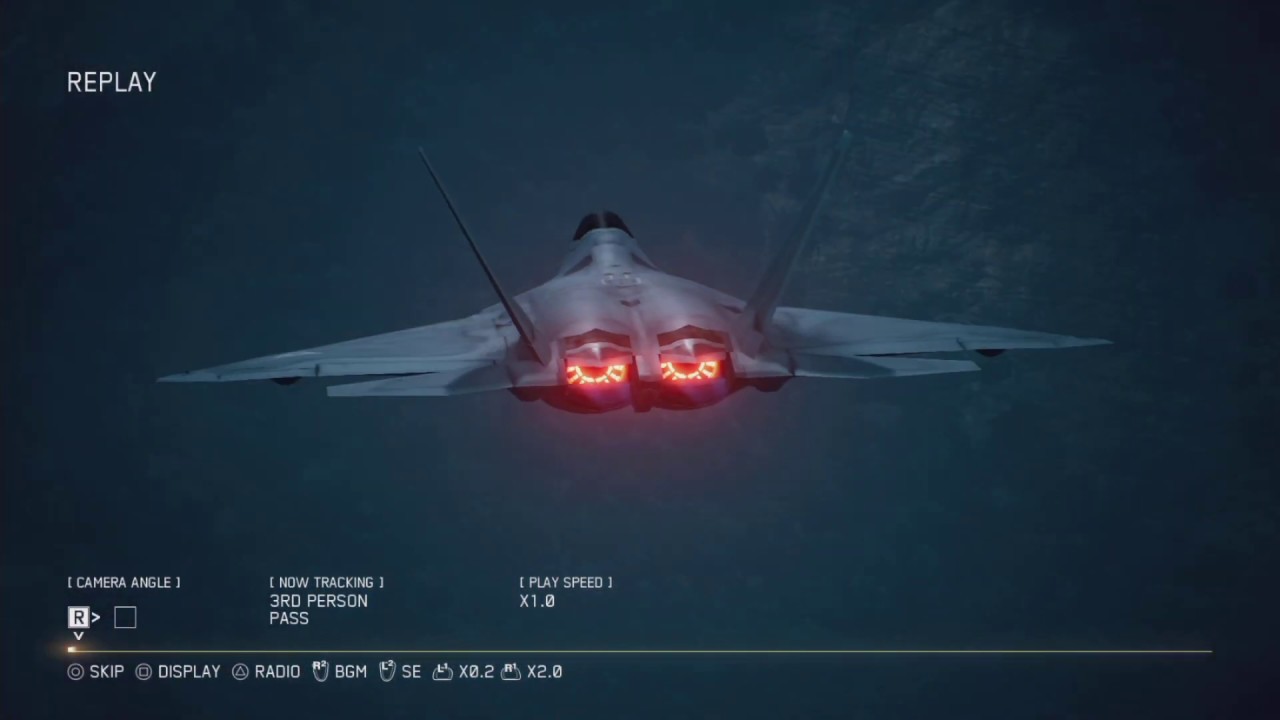Click the empty camera angle box
1280x720 pixels.
124,617
